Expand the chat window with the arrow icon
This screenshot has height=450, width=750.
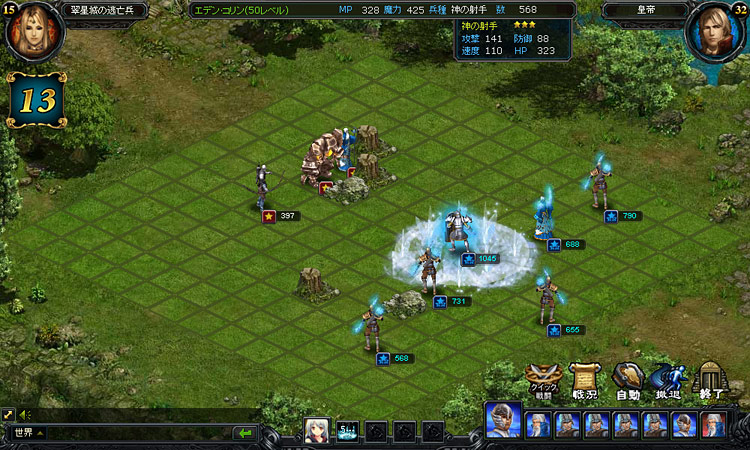(x=9, y=414)
